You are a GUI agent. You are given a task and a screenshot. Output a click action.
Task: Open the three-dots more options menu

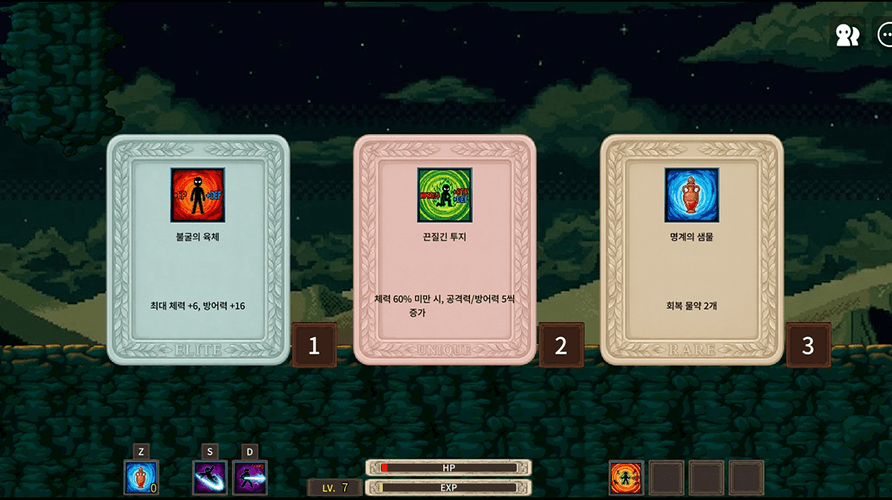(x=884, y=35)
